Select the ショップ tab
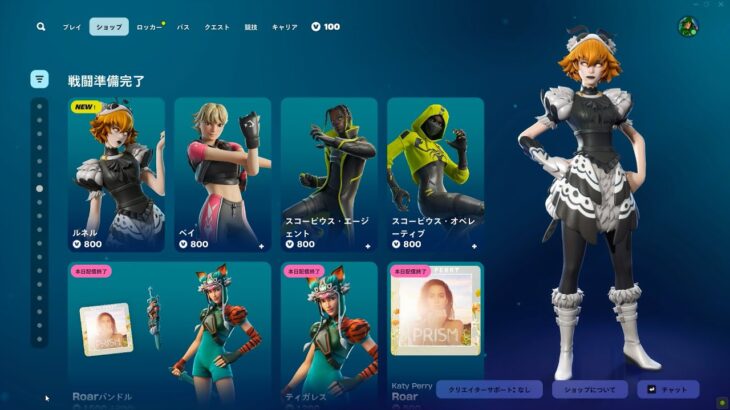Image resolution: width=730 pixels, height=410 pixels. (109, 27)
